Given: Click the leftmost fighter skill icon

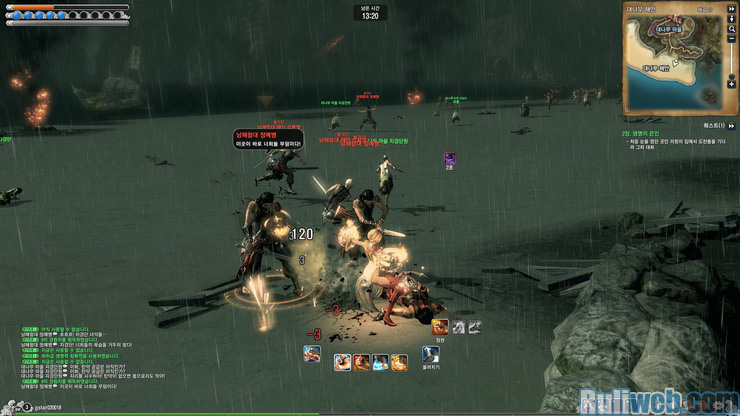Looking at the screenshot, I should pos(312,353).
